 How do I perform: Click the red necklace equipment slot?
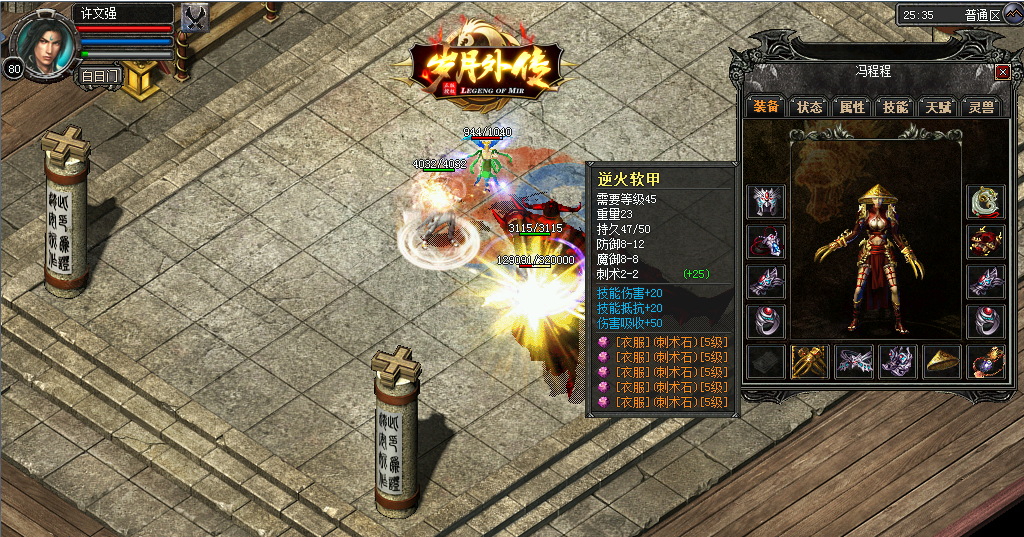766,242
